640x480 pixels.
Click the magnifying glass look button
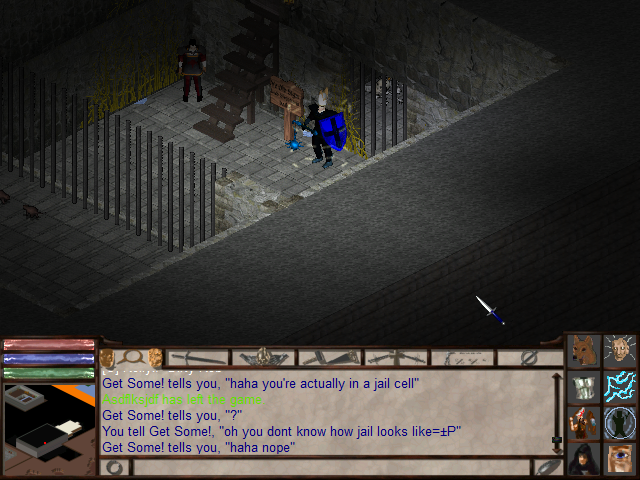[x=130, y=357]
